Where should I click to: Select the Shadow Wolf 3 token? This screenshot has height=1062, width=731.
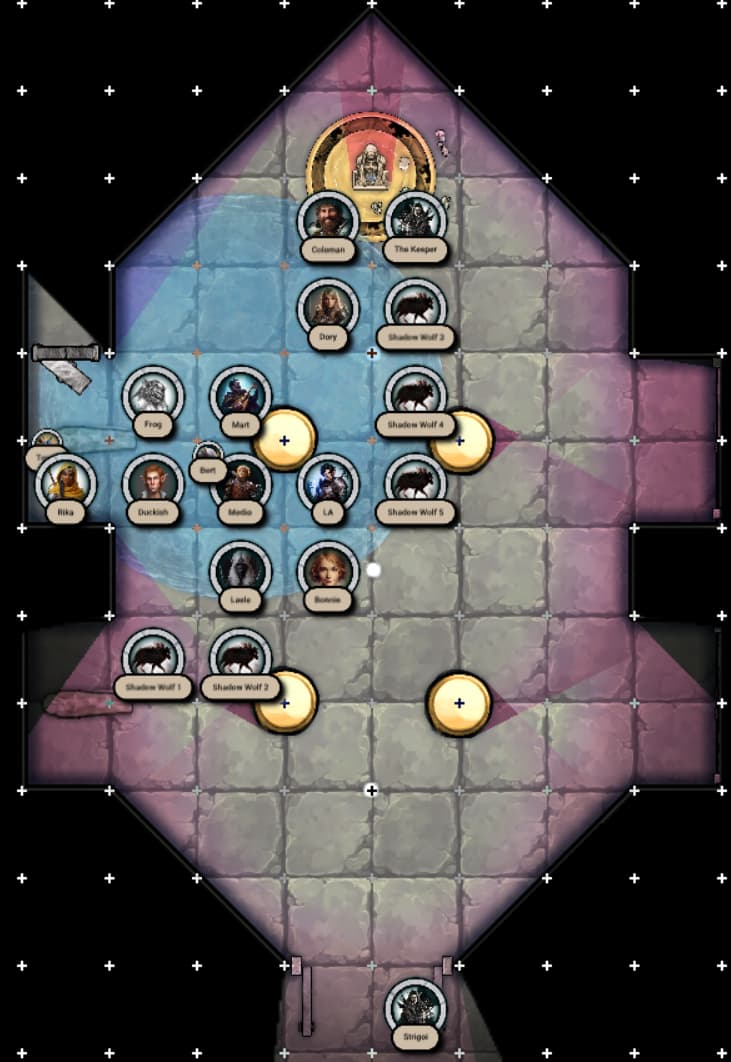point(415,308)
